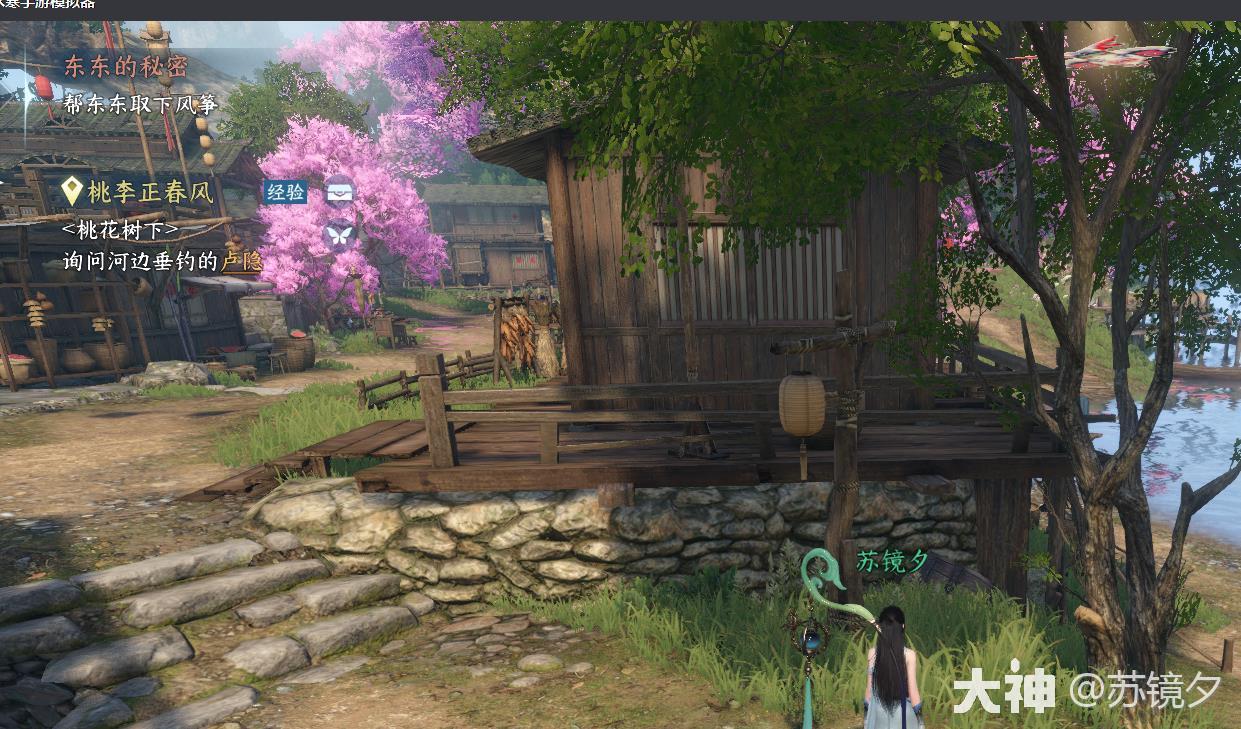Click the 经验 reward tag
1241x729 pixels.
(285, 192)
